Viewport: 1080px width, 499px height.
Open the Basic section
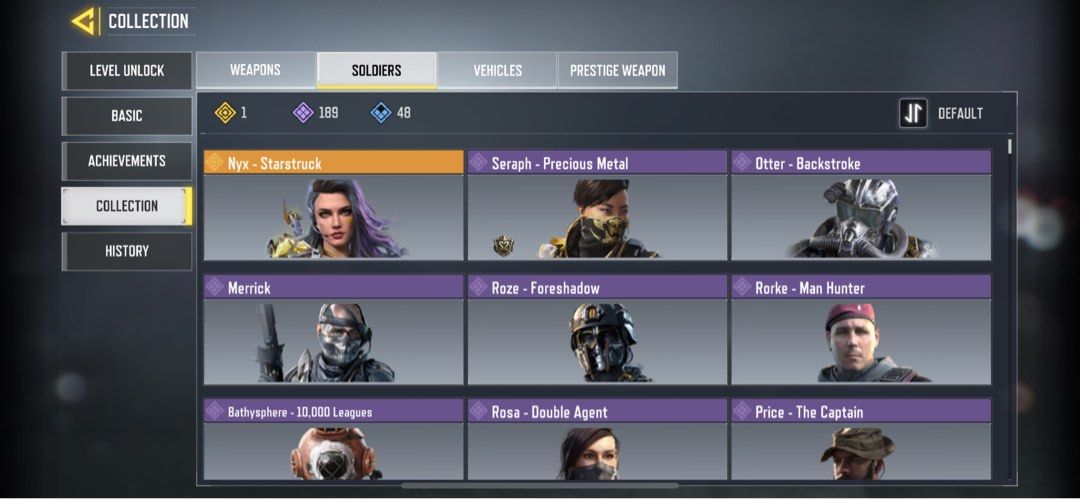[x=127, y=116]
